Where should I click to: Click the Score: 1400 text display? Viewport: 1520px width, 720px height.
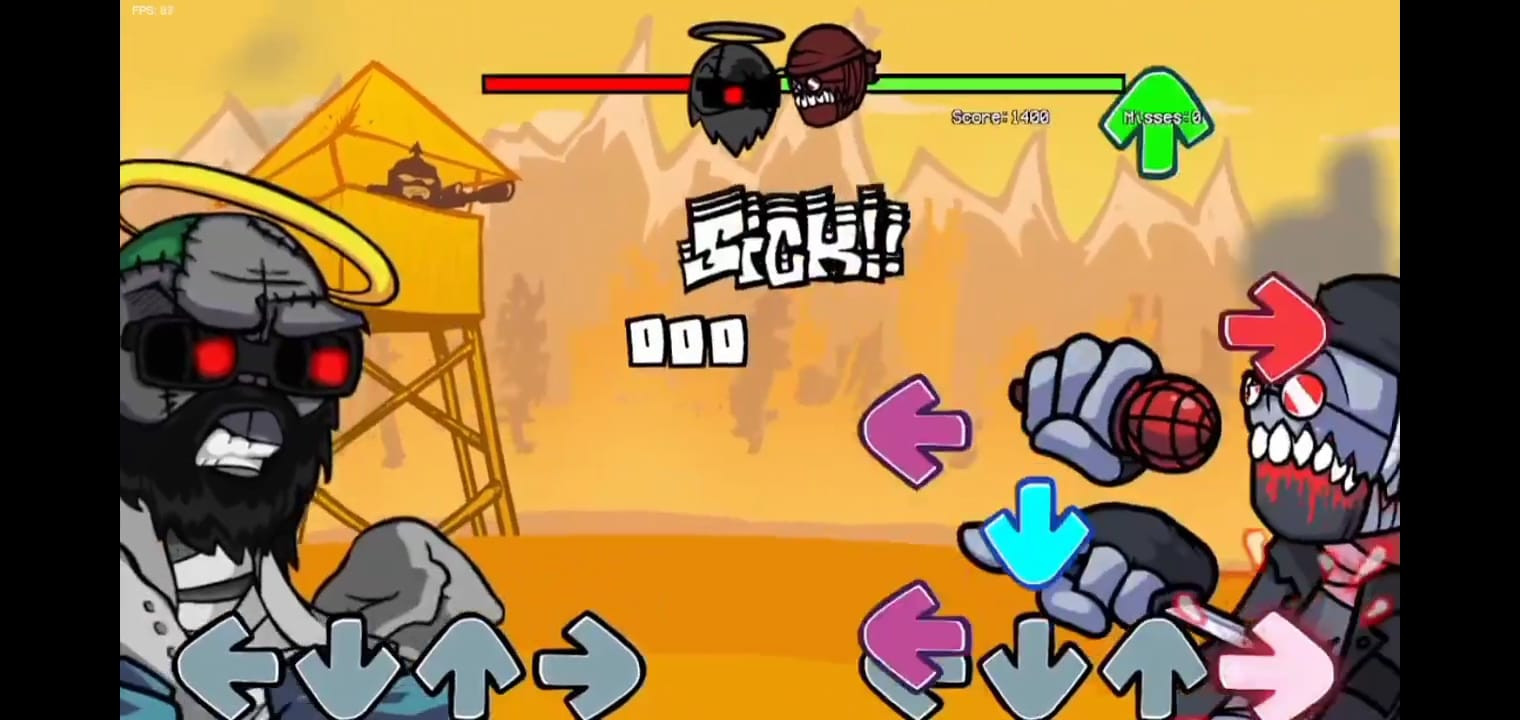point(998,117)
